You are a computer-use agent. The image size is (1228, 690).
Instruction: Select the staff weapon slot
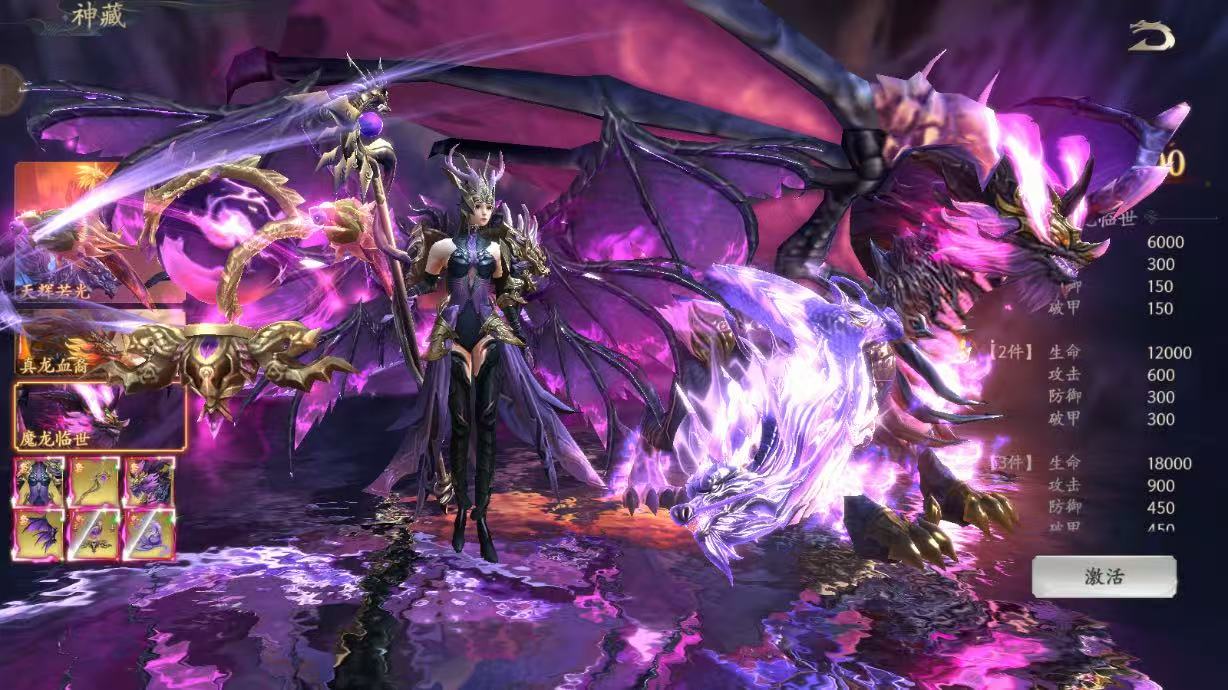(x=94, y=482)
